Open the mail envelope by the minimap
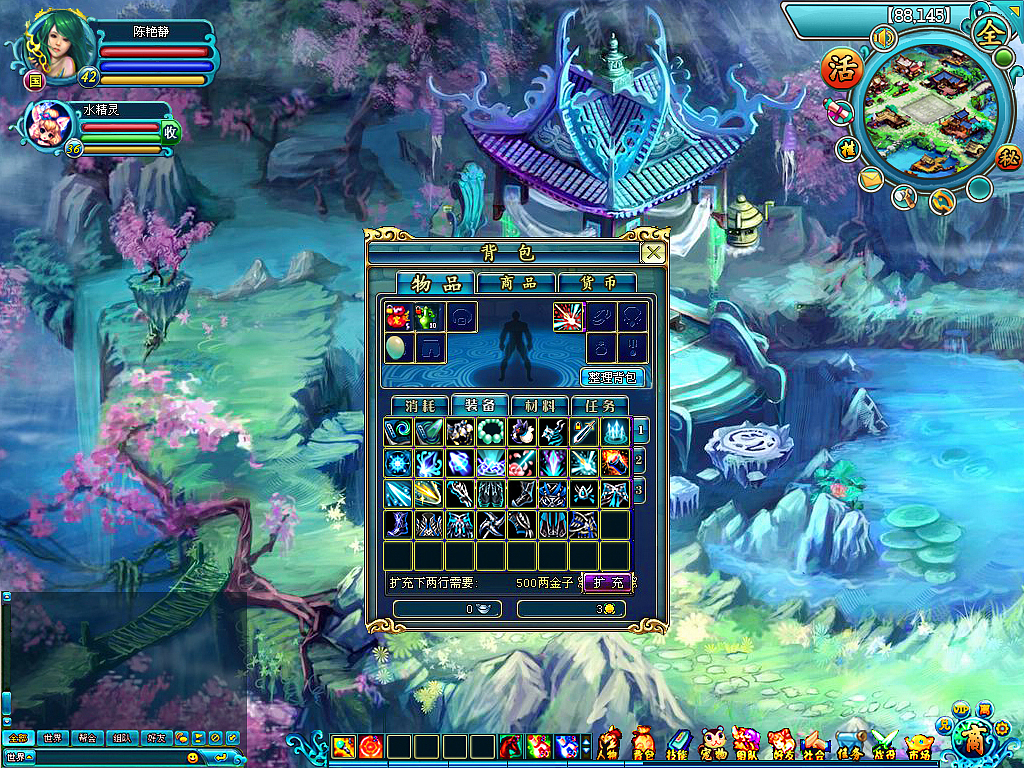Screen dimensions: 1024x768 (870, 179)
